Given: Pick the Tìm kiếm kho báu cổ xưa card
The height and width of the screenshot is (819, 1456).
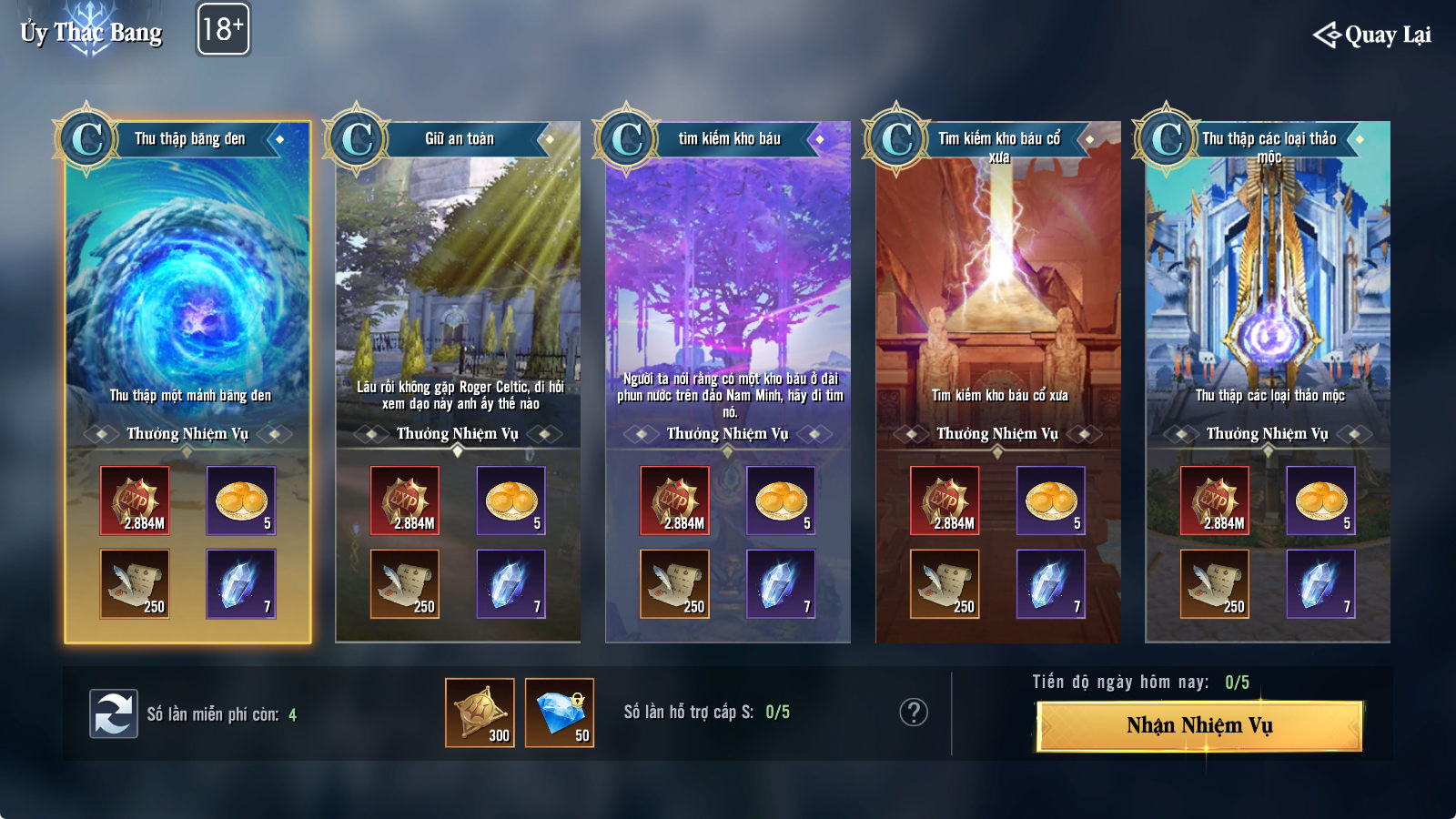Looking at the screenshot, I should [998, 291].
